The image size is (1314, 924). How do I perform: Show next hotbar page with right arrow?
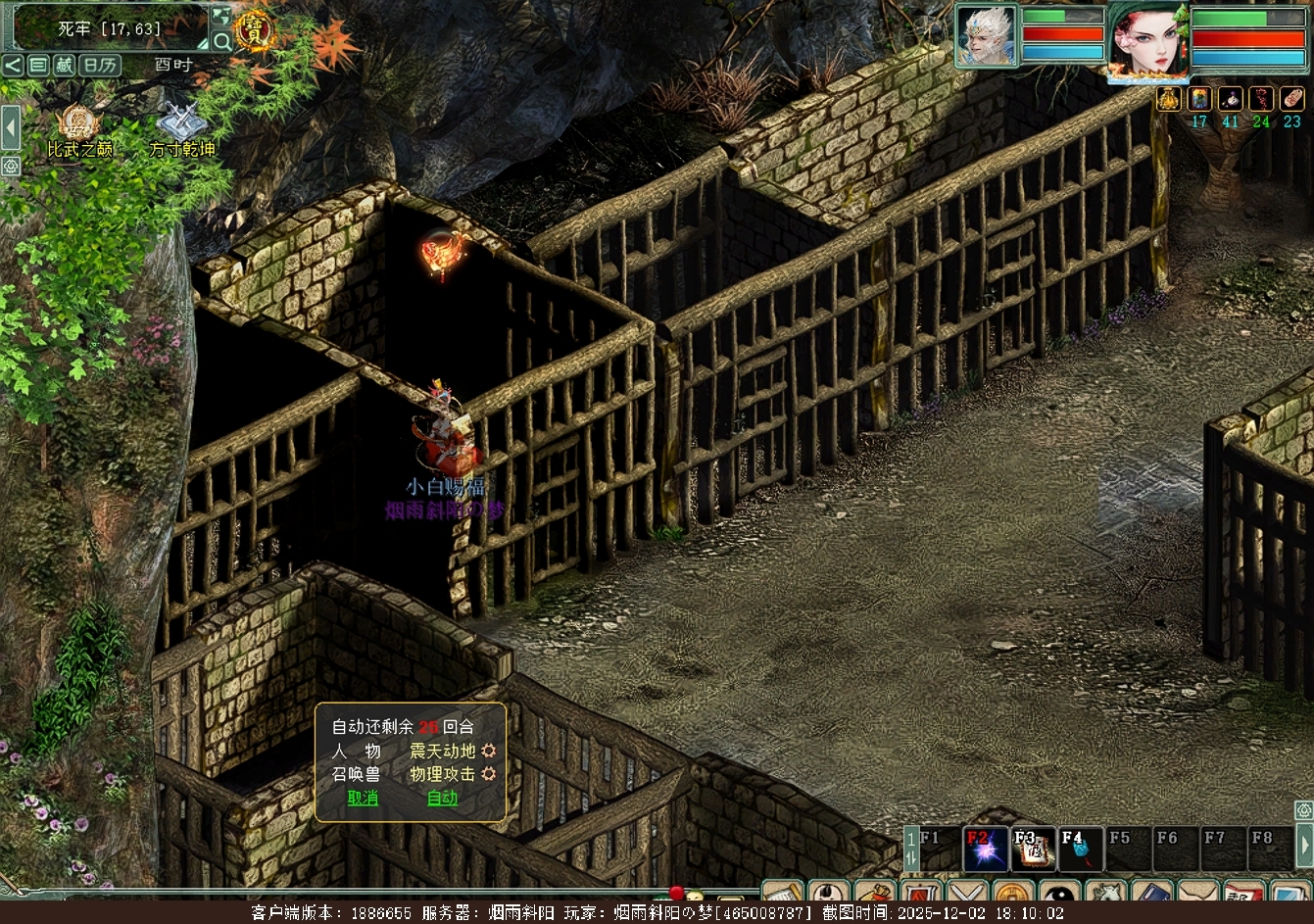(1304, 843)
